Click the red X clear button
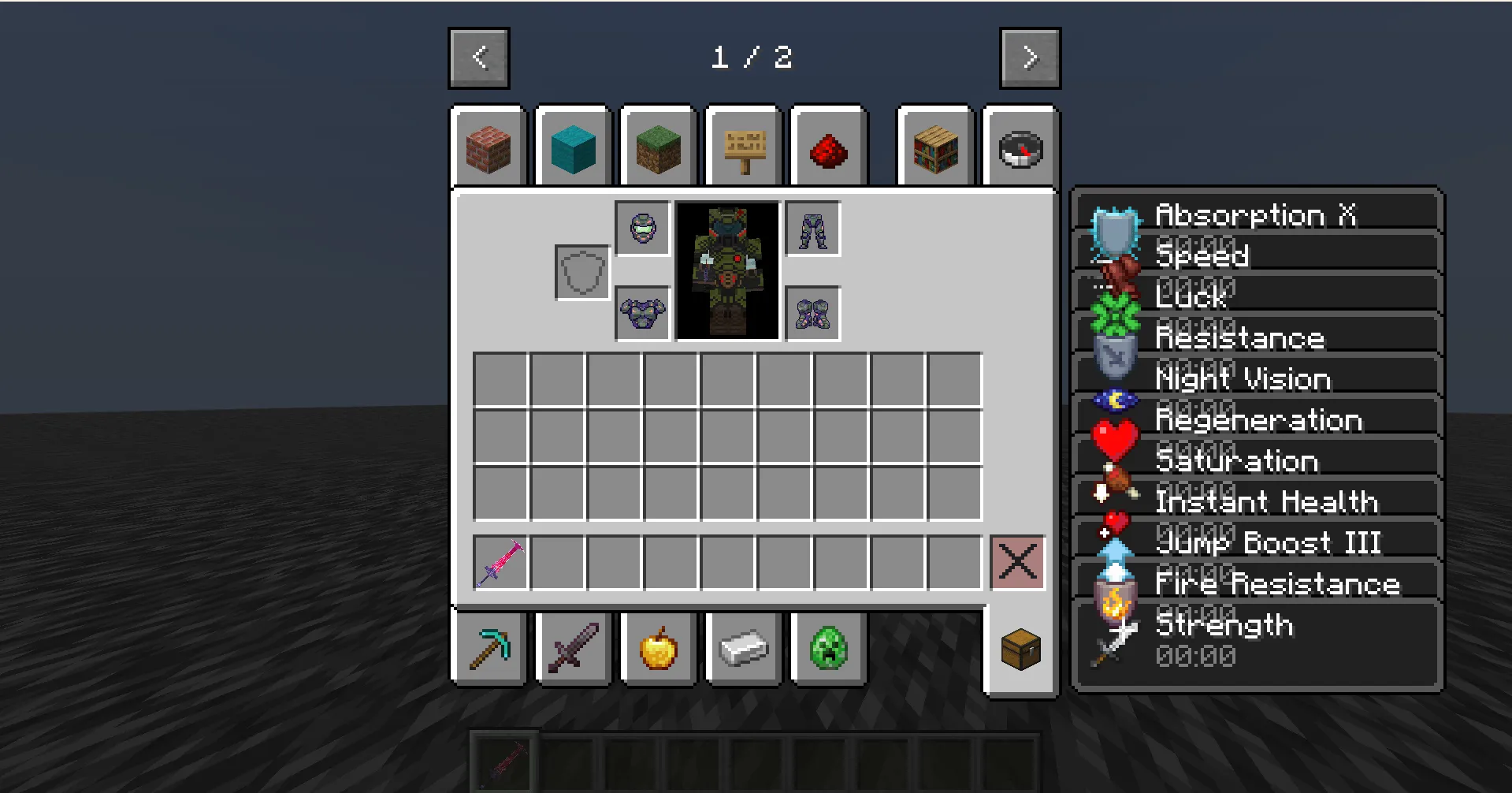The height and width of the screenshot is (793, 1512). click(x=1017, y=562)
